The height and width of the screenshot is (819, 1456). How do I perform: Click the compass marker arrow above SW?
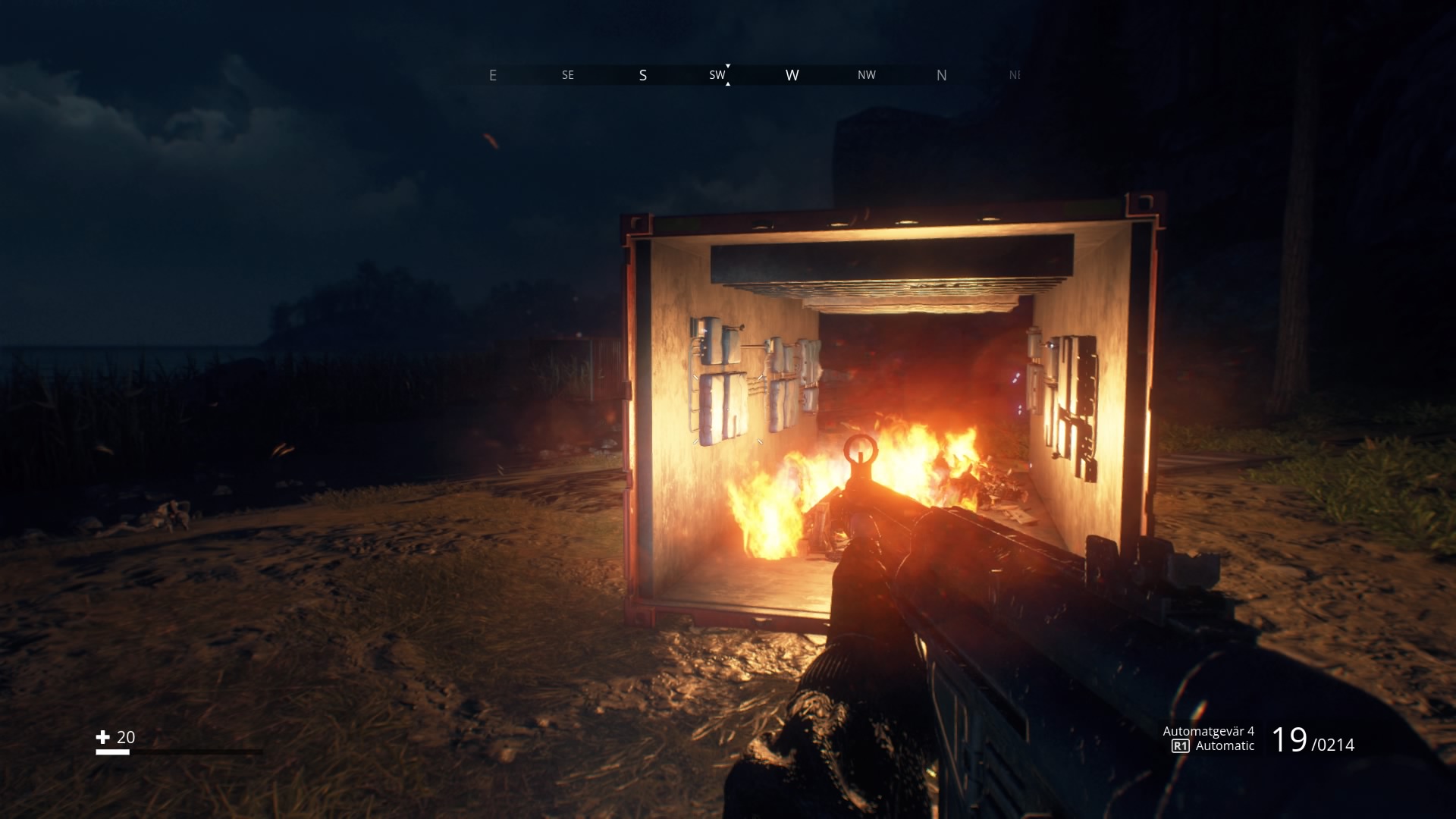coord(728,65)
